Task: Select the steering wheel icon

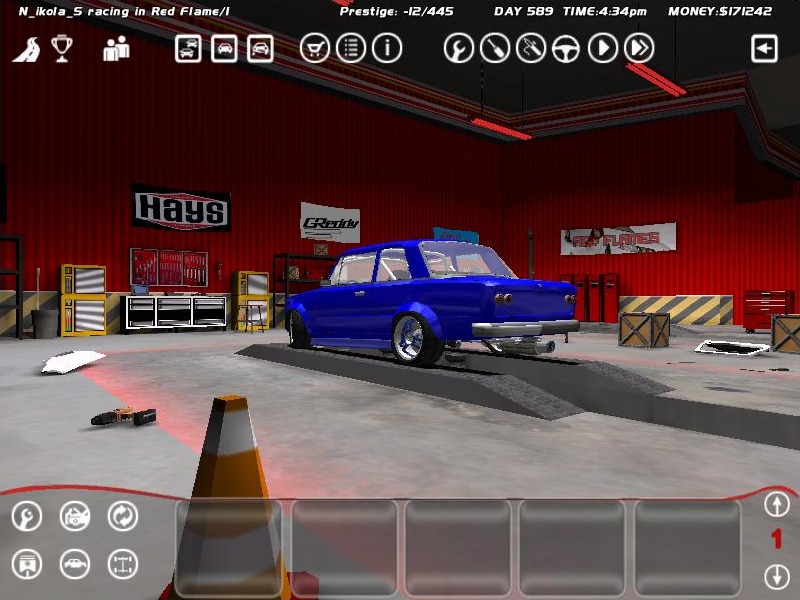Action: click(566, 48)
